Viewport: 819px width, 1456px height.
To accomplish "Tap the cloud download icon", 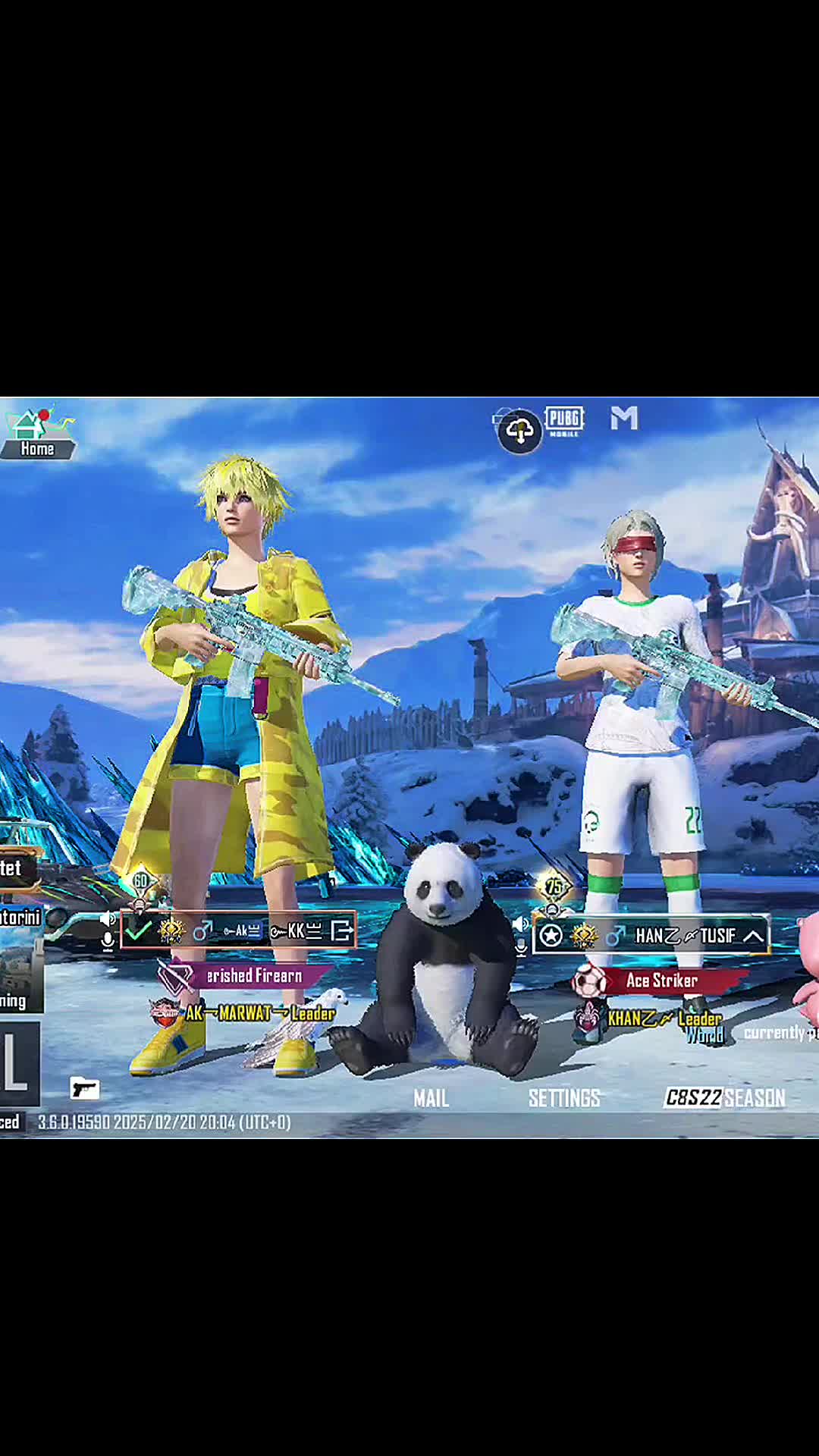I will click(519, 431).
